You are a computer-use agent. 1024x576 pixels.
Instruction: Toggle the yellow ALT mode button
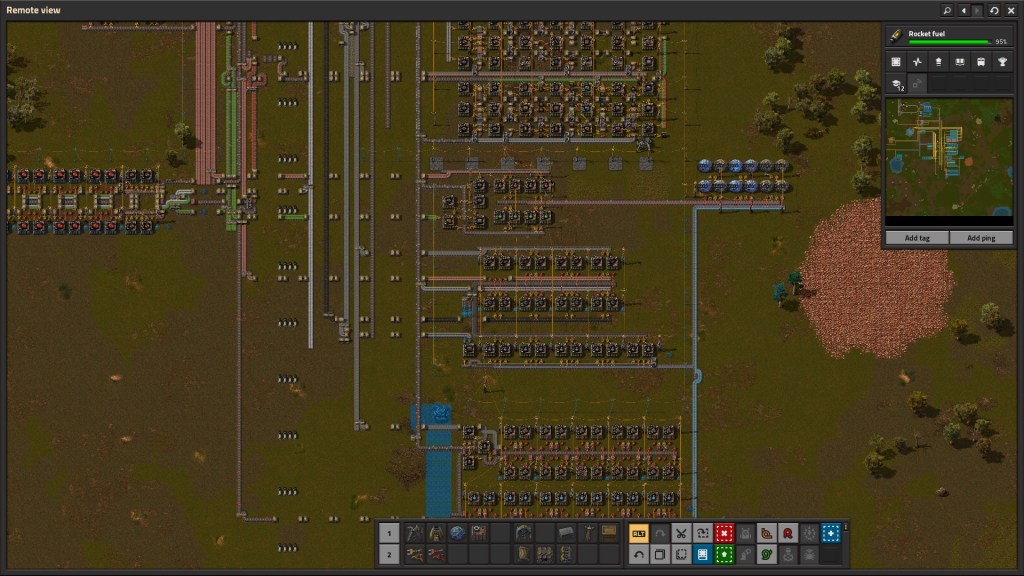pyautogui.click(x=638, y=533)
